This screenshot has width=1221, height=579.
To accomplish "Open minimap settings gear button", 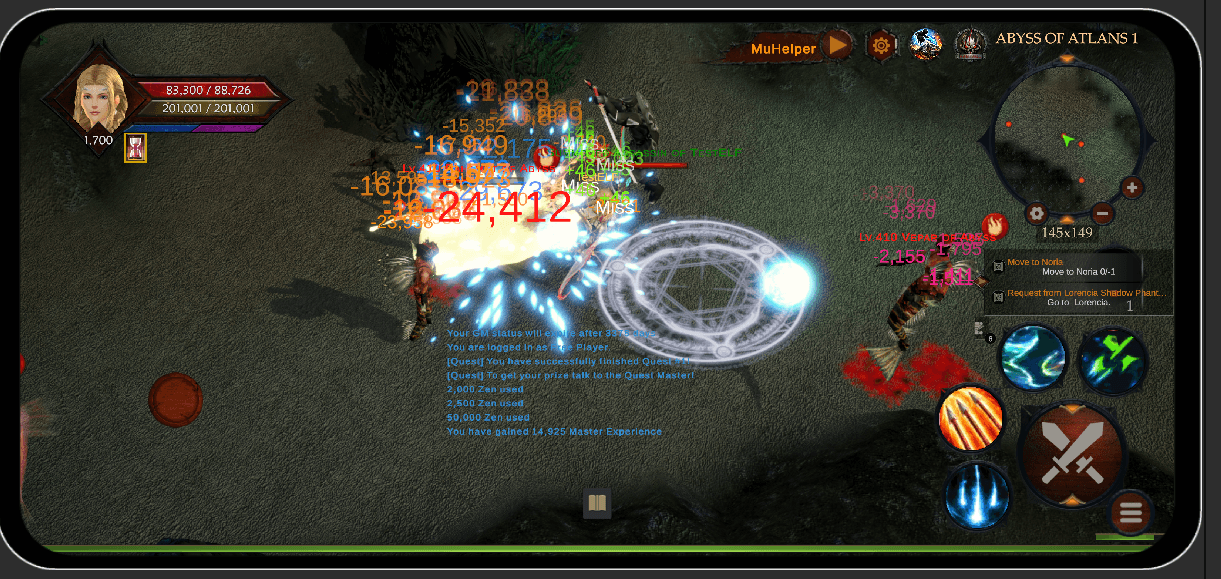I will [x=1036, y=213].
